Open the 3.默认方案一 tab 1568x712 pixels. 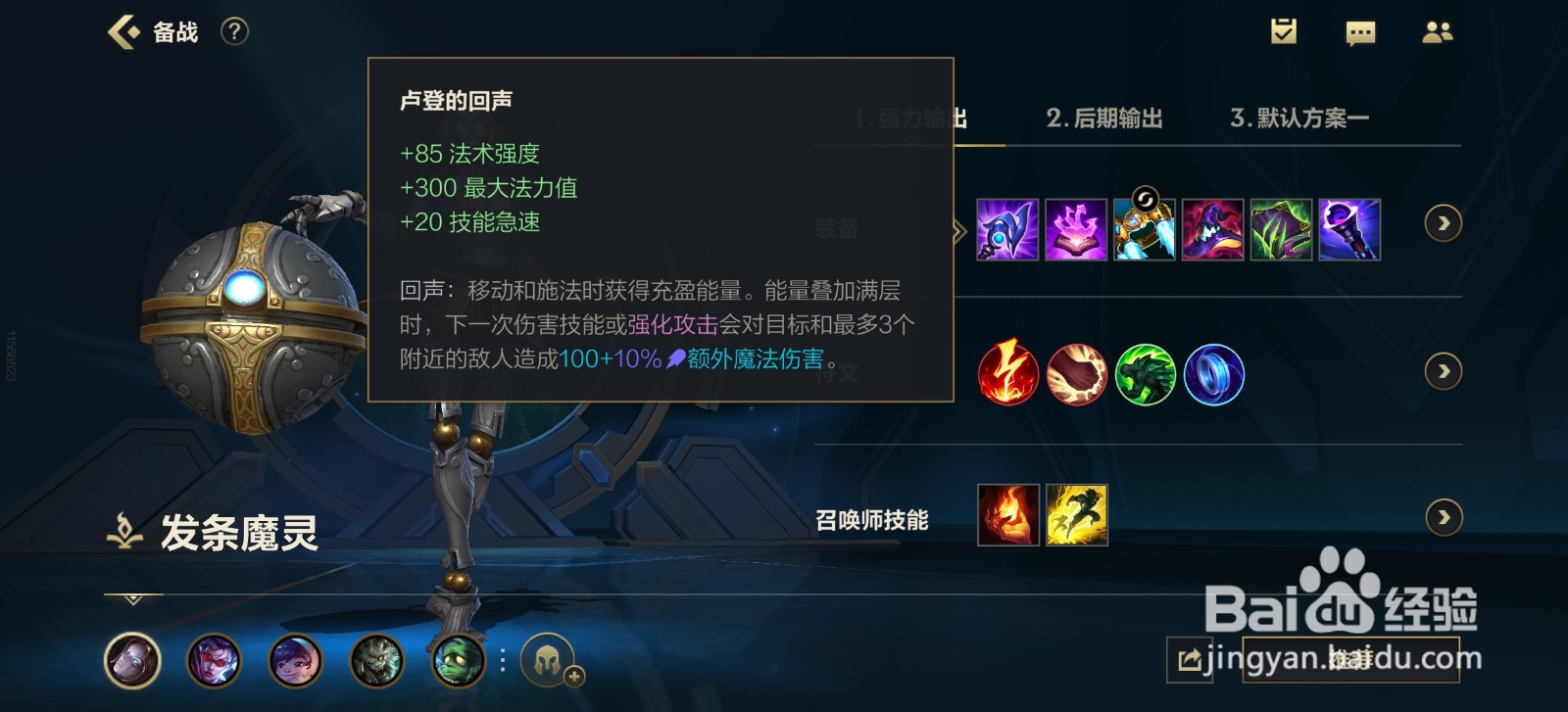[x=1300, y=118]
